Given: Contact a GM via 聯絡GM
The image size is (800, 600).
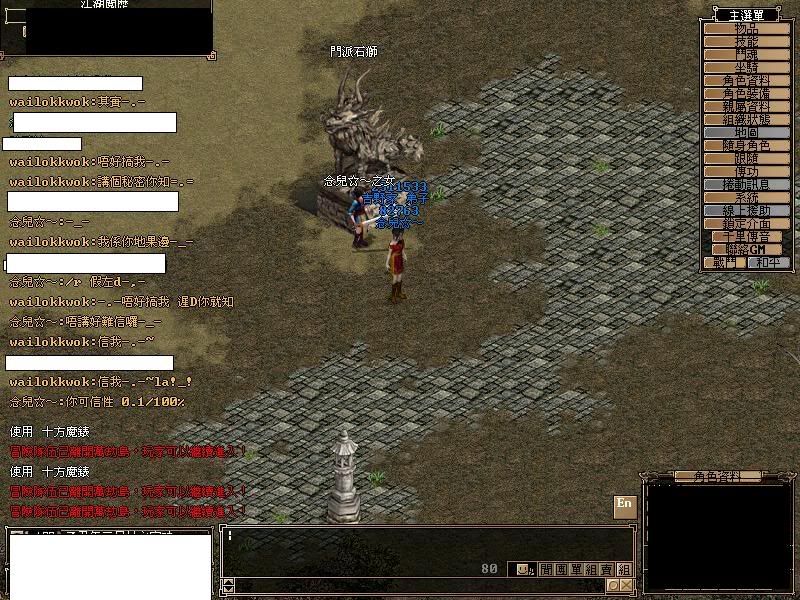Looking at the screenshot, I should pyautogui.click(x=746, y=249).
